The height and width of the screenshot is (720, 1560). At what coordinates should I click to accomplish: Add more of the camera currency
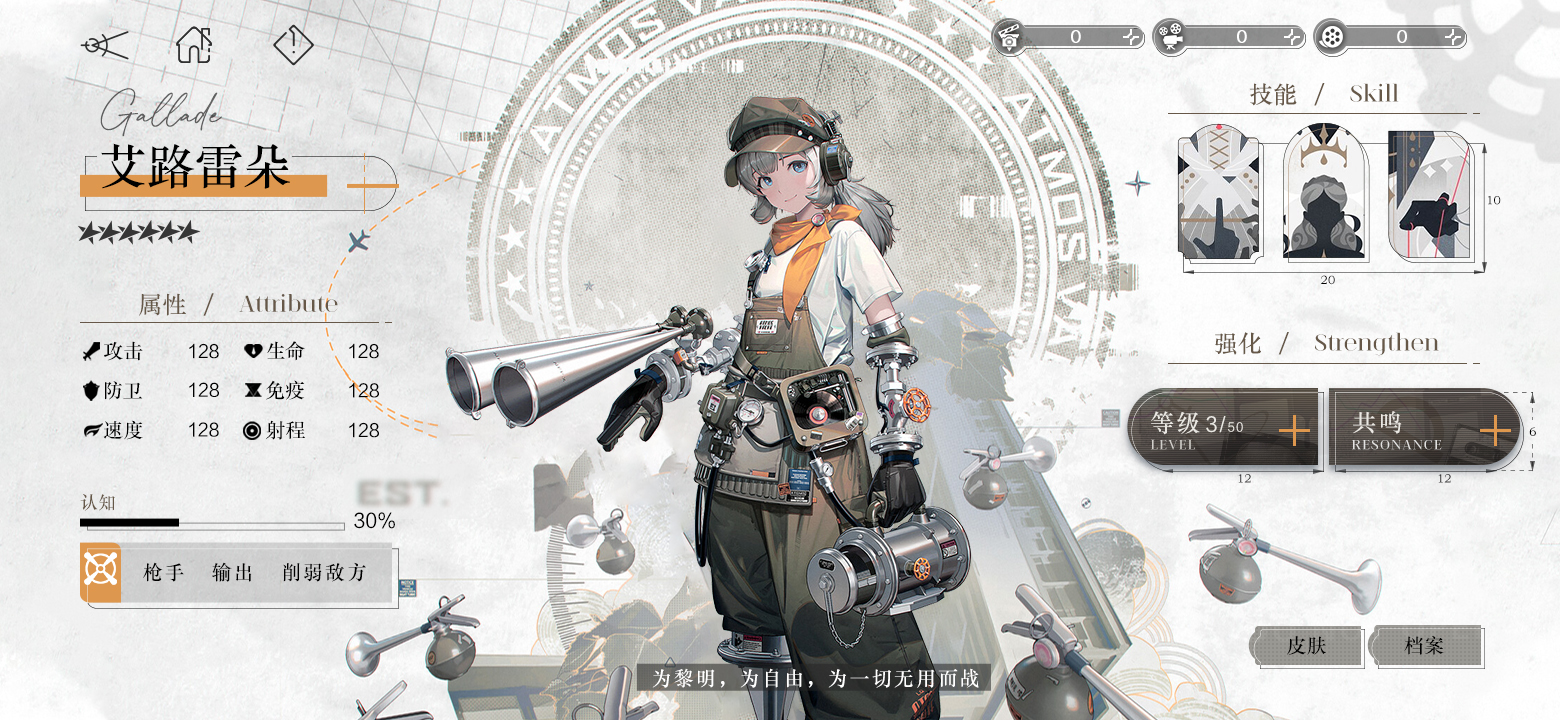coord(1293,37)
